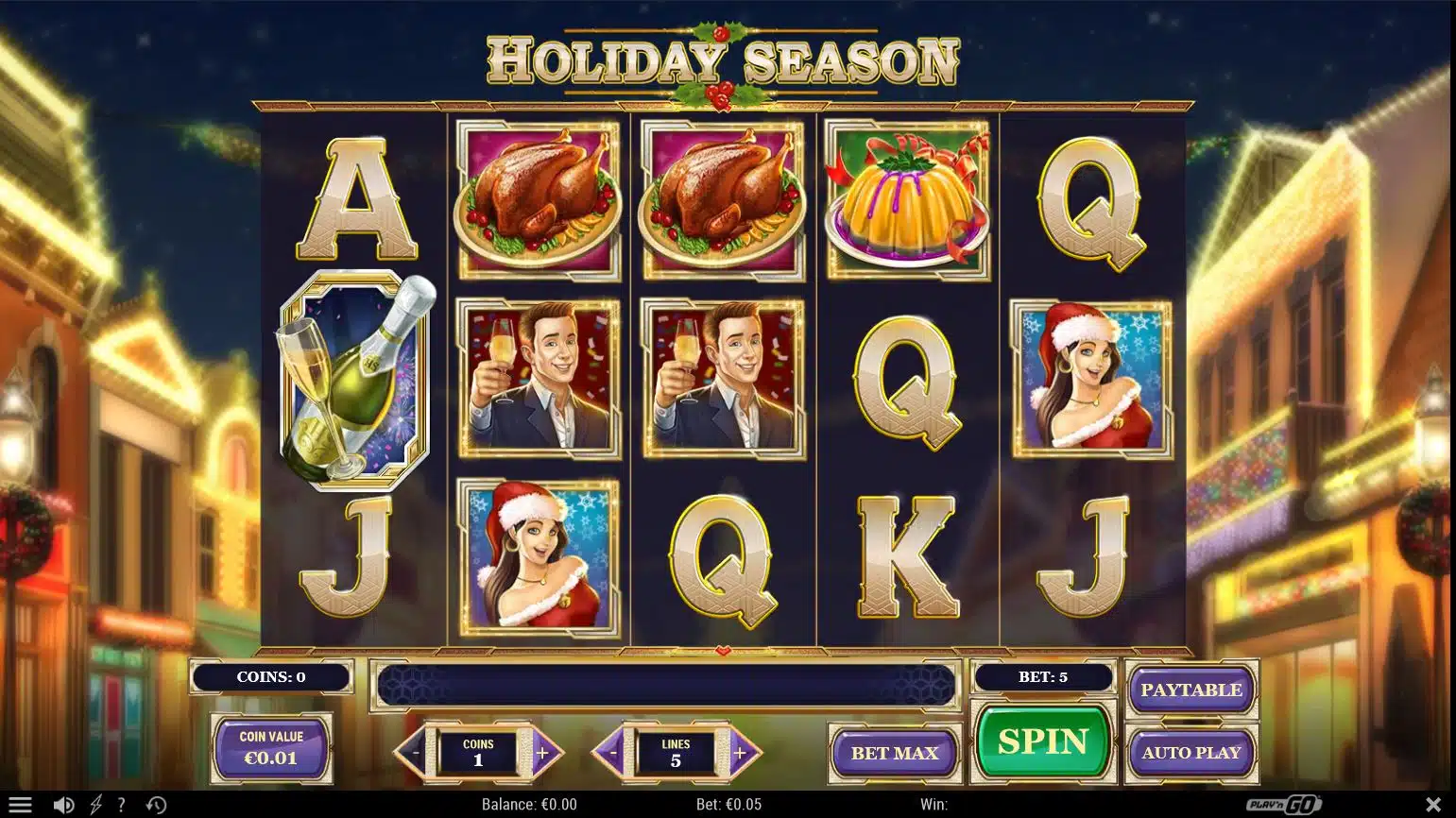The height and width of the screenshot is (818, 1456).
Task: Hit the green SPIN button
Action: coord(1042,742)
